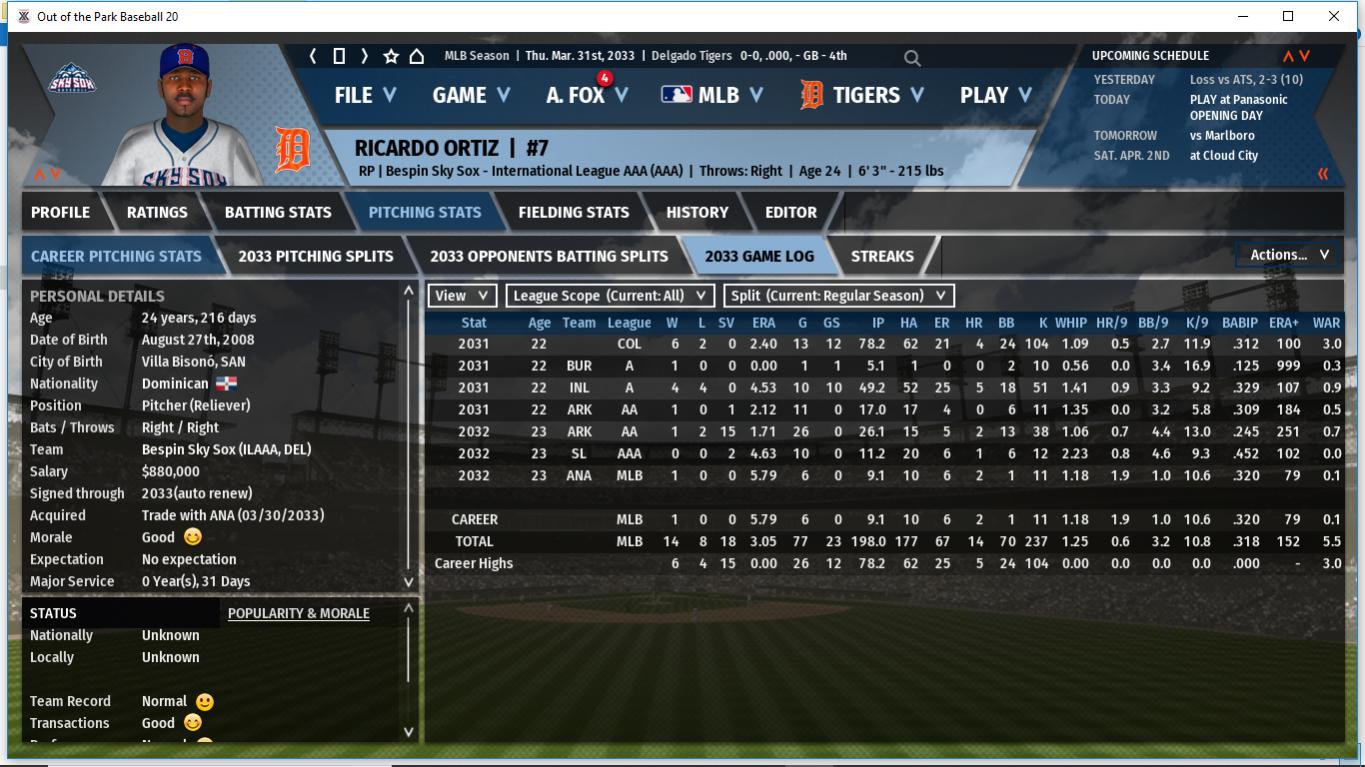
Task: Open the PLAY menu
Action: [x=994, y=95]
